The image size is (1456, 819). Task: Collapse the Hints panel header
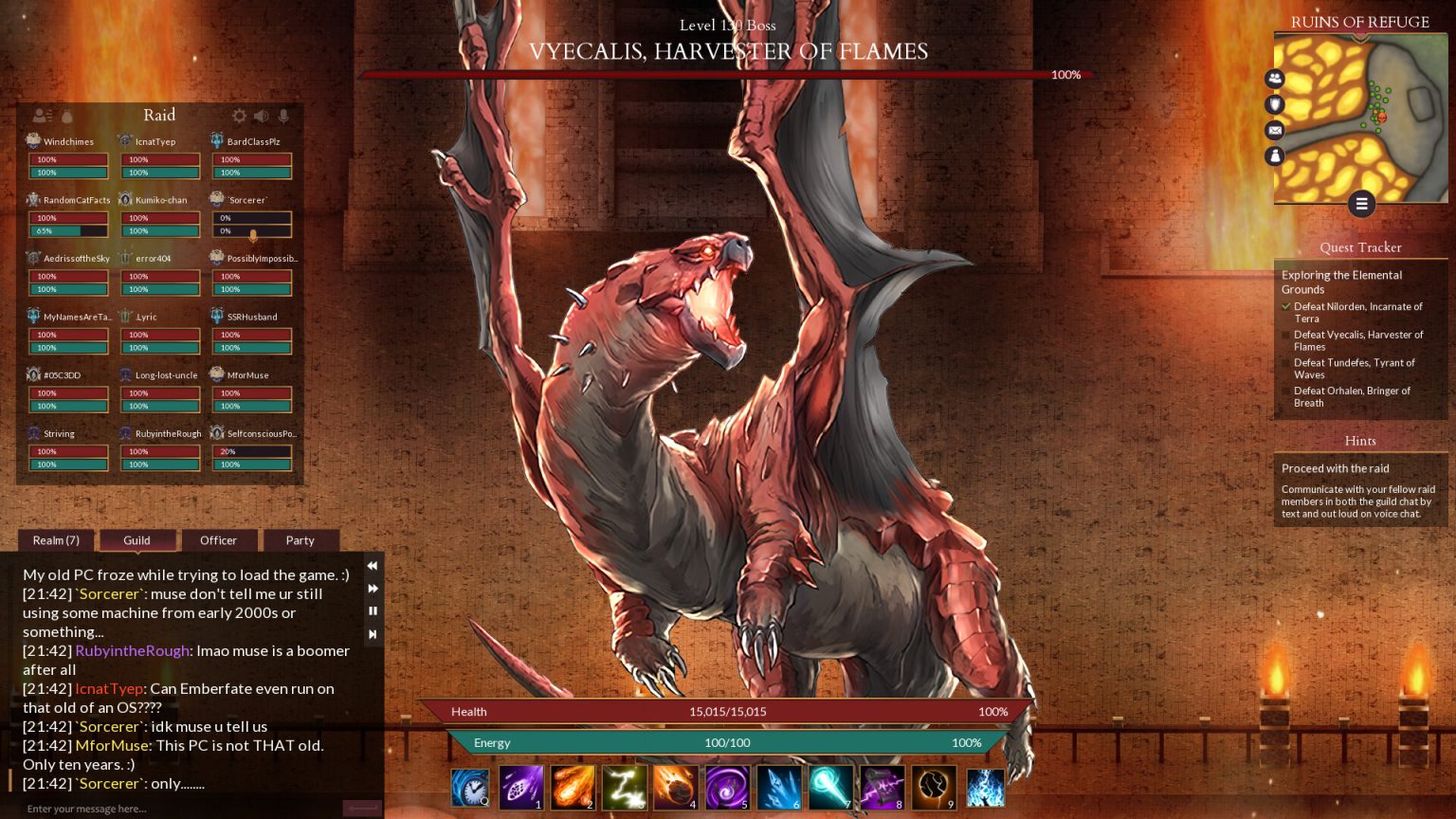1360,441
